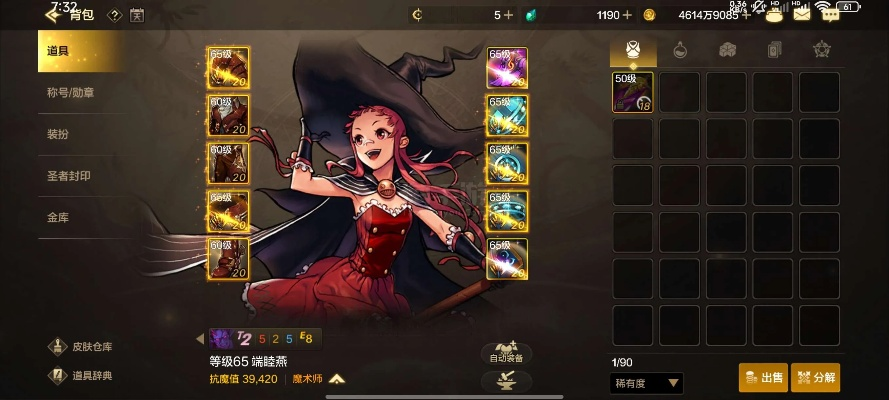Go back from the 背包 bag screen
The width and height of the screenshot is (889, 400).
pyautogui.click(x=52, y=15)
